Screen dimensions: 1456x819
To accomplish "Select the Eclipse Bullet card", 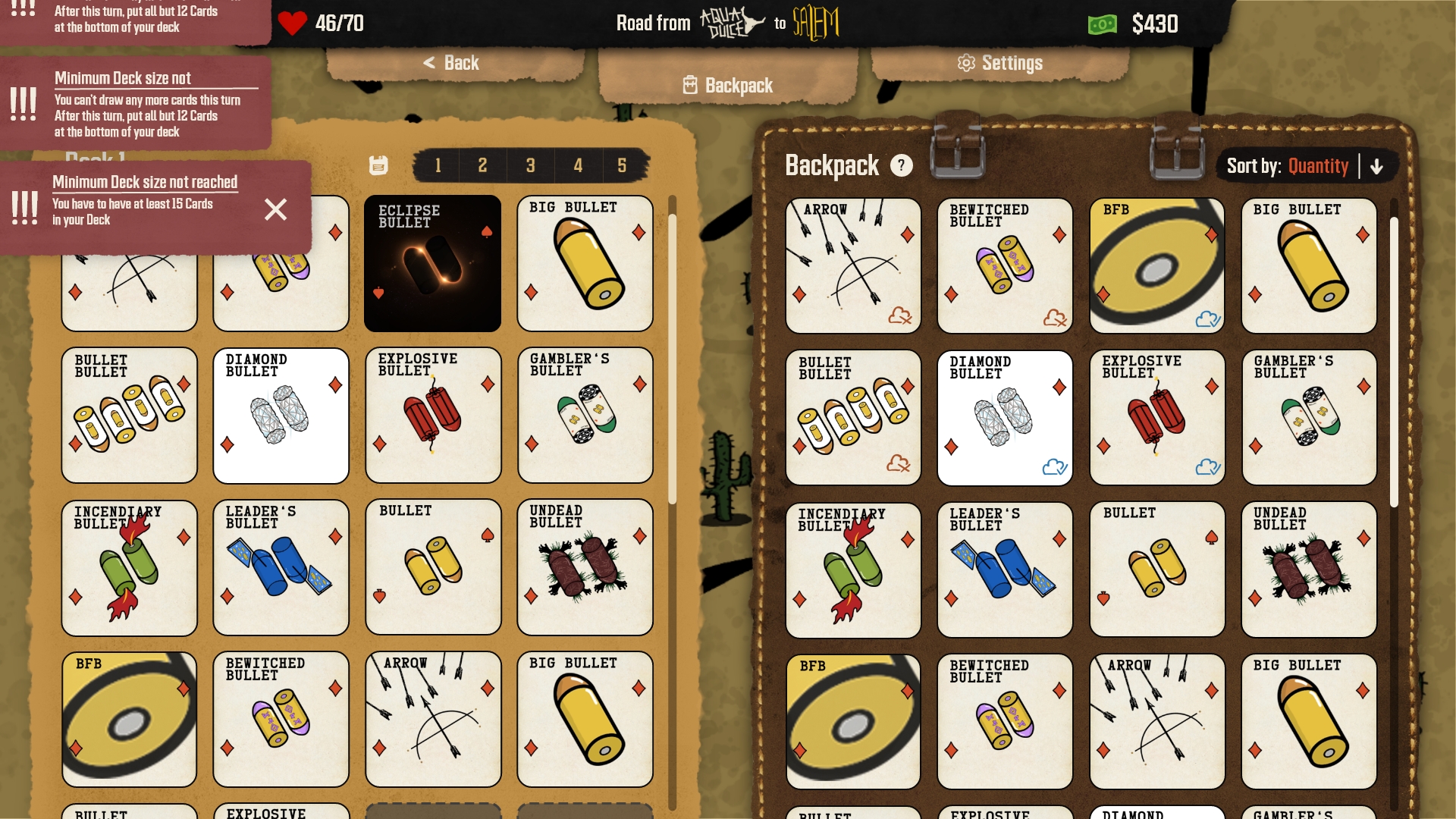I will click(432, 263).
